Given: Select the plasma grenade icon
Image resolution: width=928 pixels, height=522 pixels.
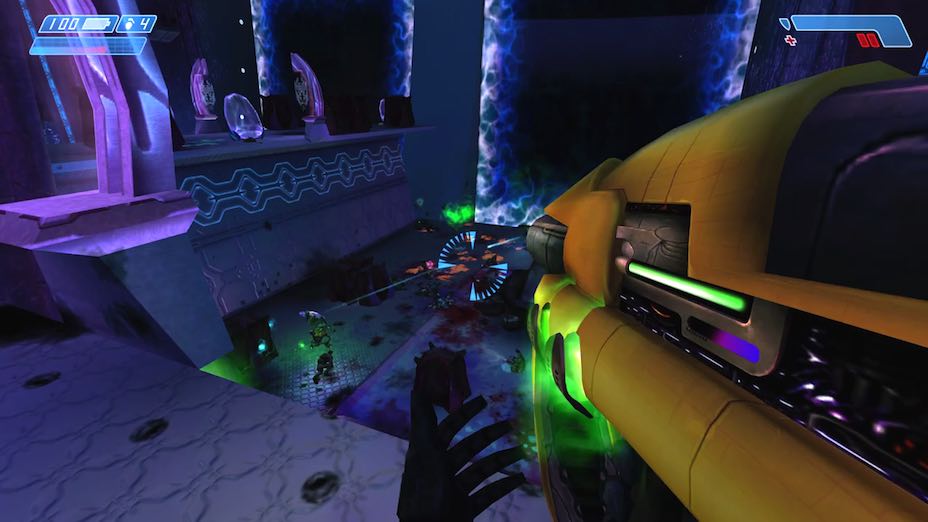Looking at the screenshot, I should pyautogui.click(x=127, y=23).
